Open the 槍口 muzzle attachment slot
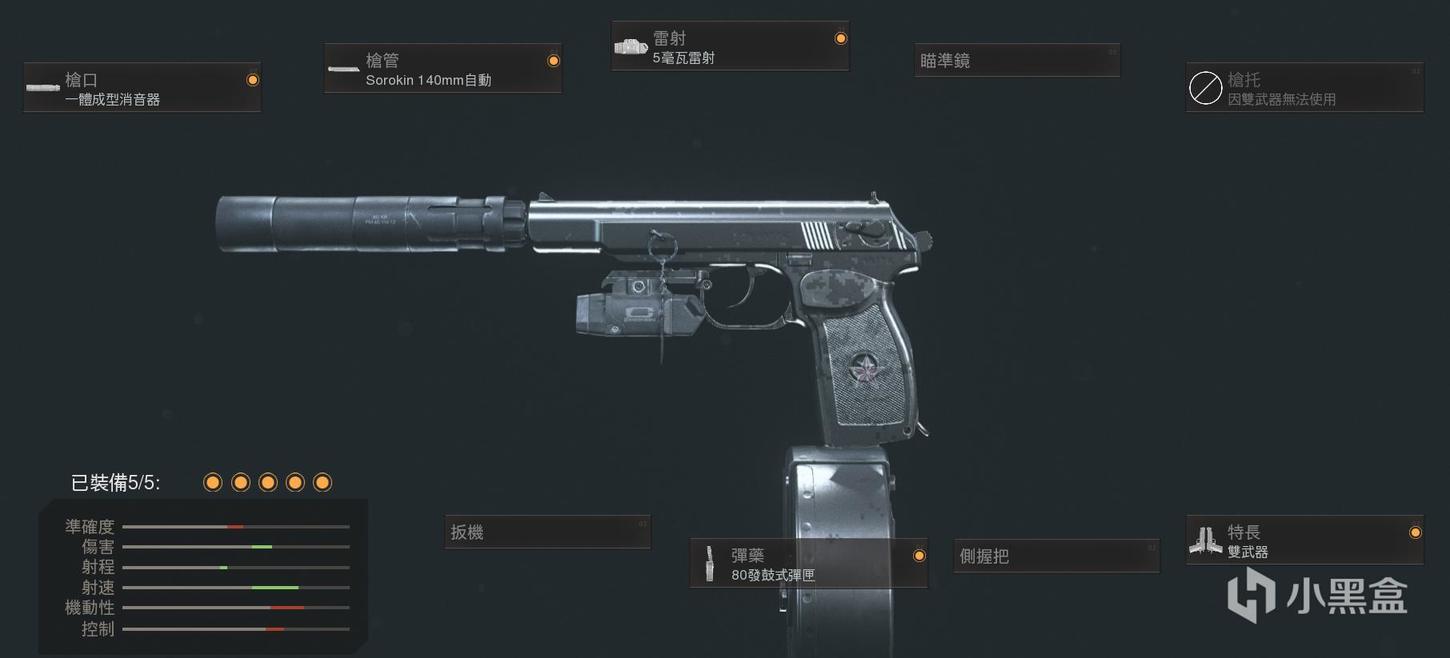The height and width of the screenshot is (658, 1450). pos(142,88)
